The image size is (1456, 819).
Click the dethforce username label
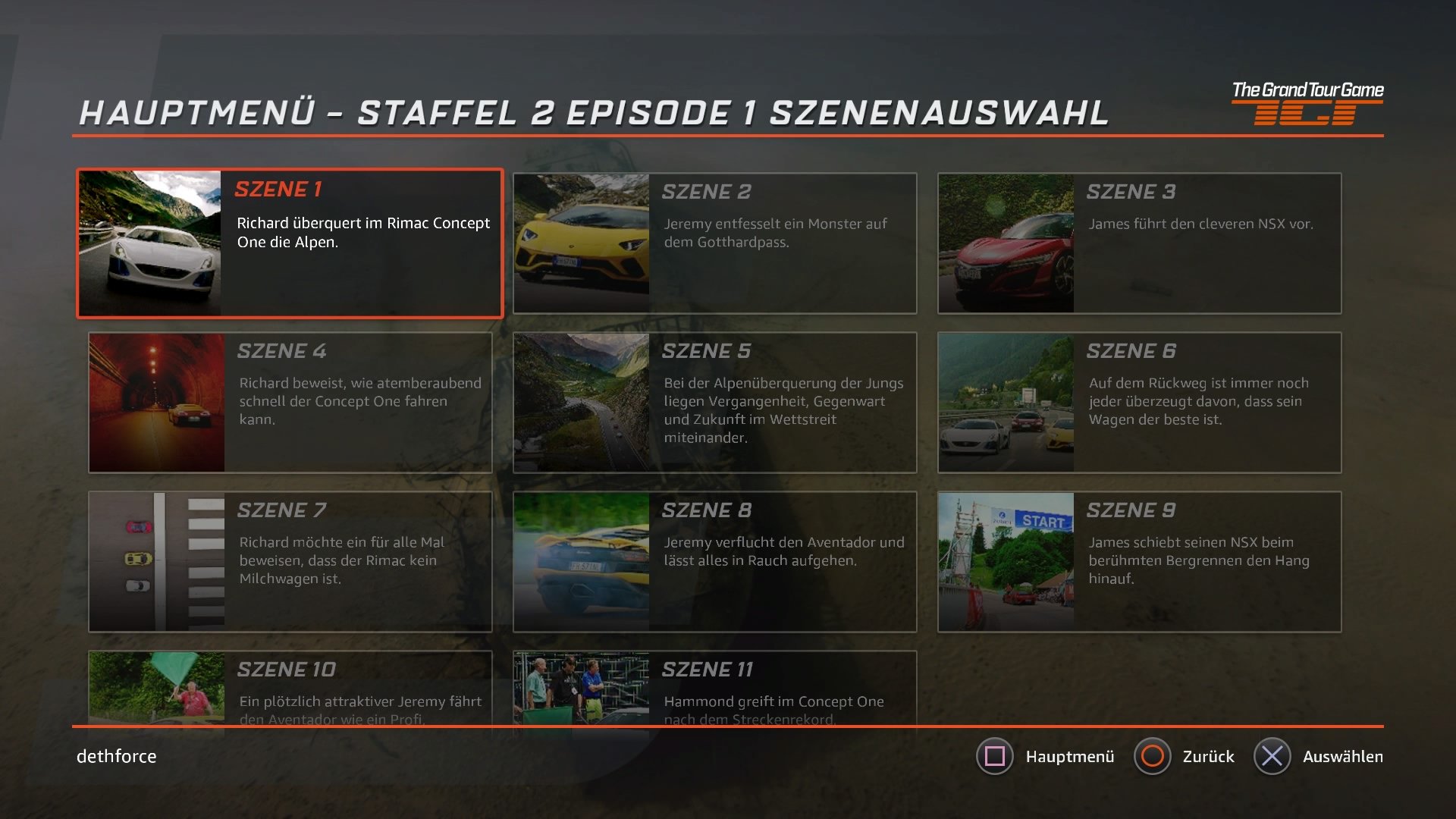point(115,756)
